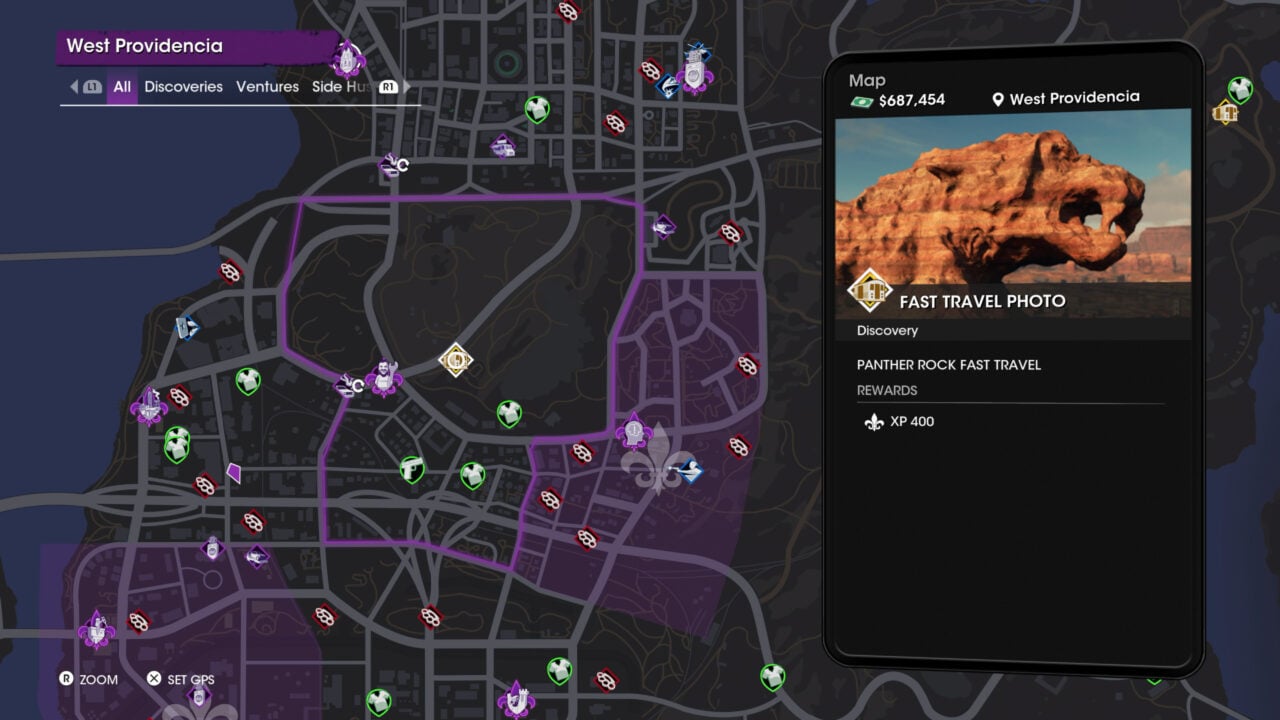Toggle the Discoveries map filter
Viewport: 1280px width, 720px height.
183,87
